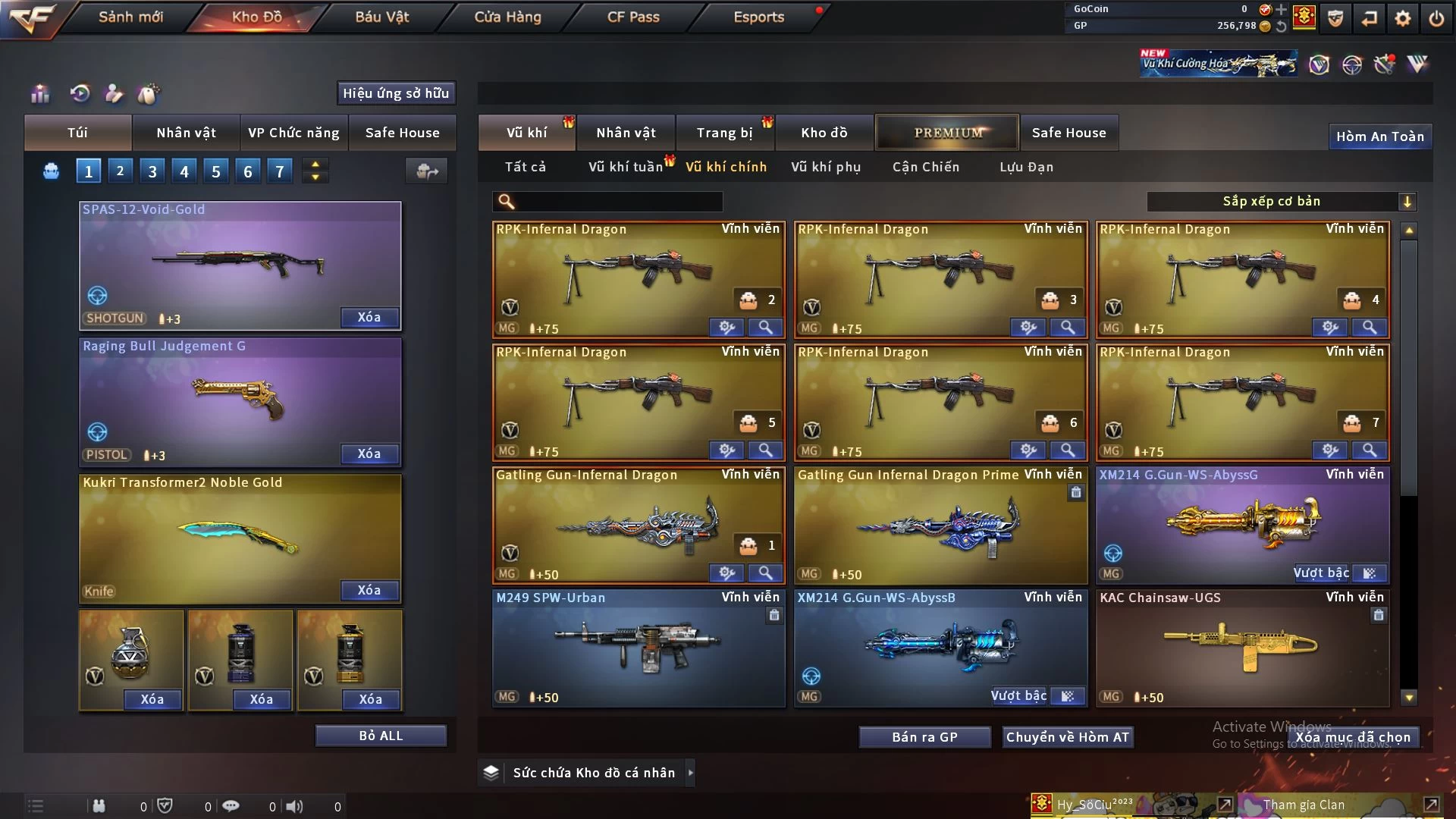The width and height of the screenshot is (1456, 819).
Task: Click Bỏ ALL to unequip everything
Action: [381, 736]
